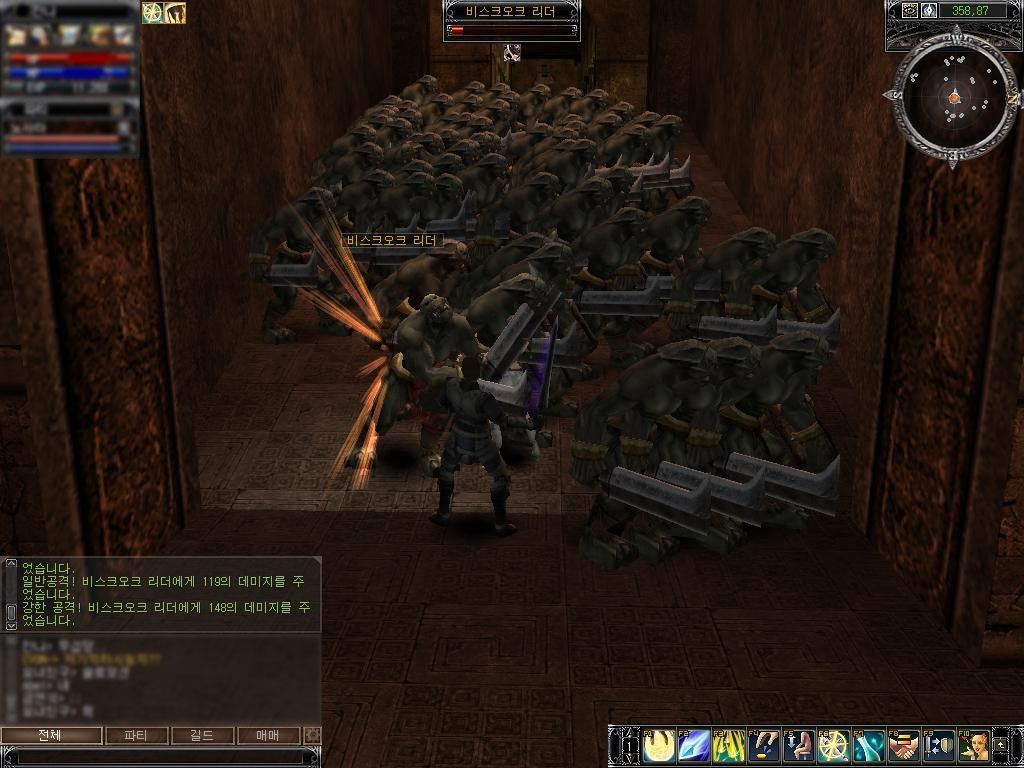Image resolution: width=1024 pixels, height=768 pixels.
Task: Click the chat text input field
Action: point(160,756)
